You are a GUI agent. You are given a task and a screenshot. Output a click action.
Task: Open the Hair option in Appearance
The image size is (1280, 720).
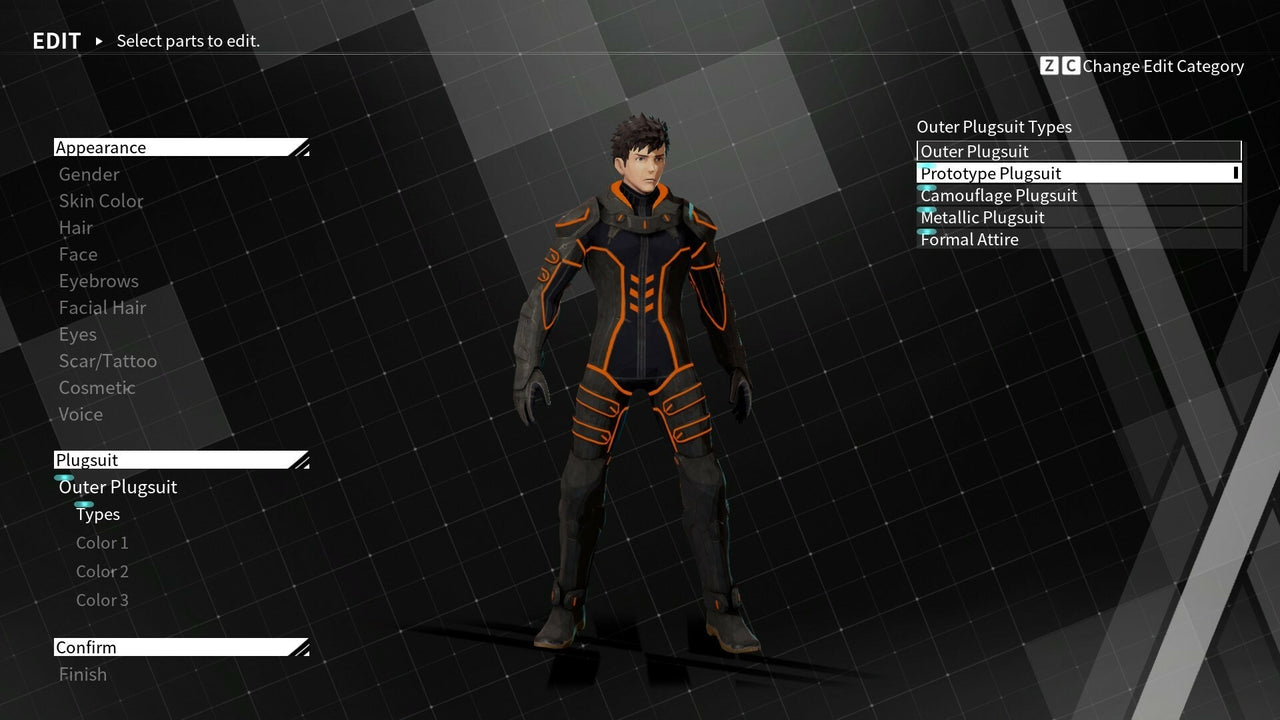point(76,228)
